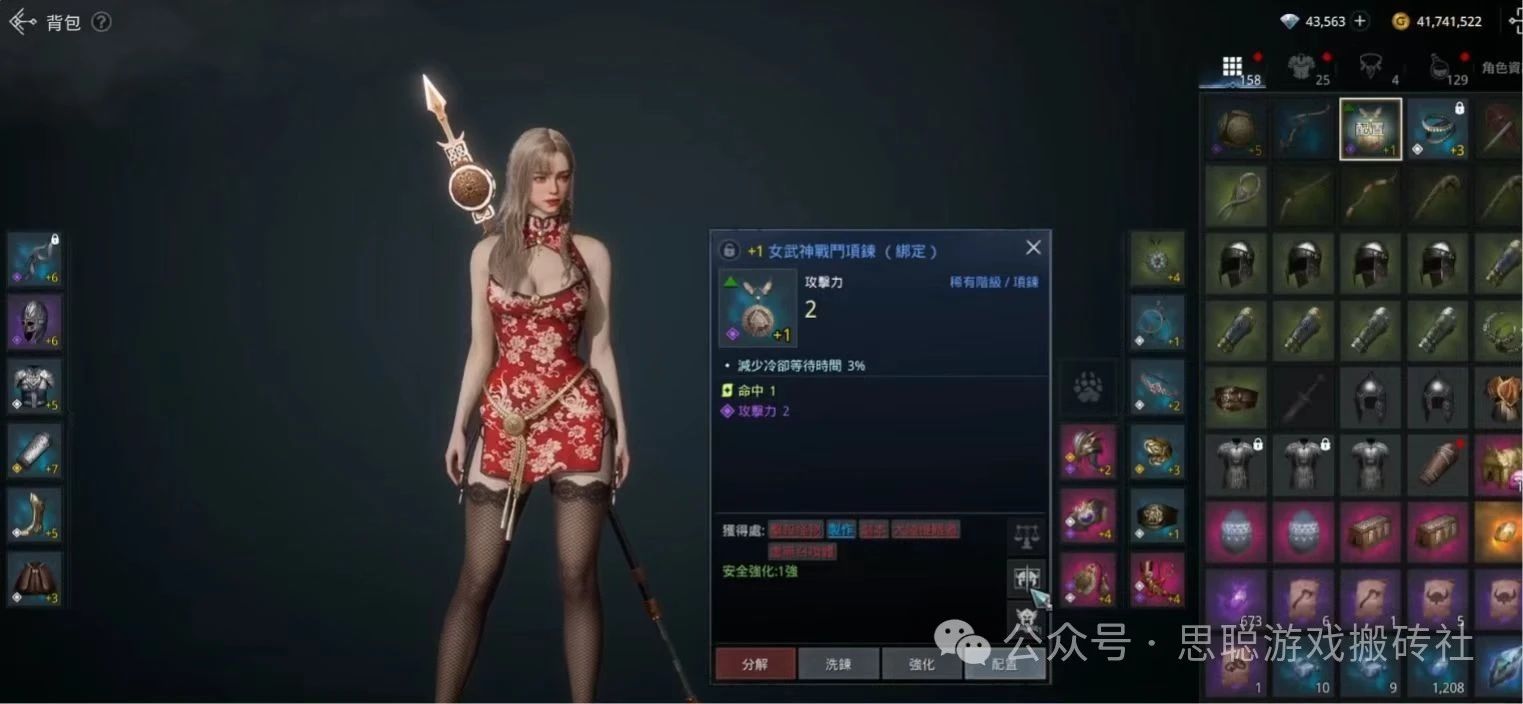Select the equipped chest armor +5 slot
The image size is (1523, 704).
point(35,386)
